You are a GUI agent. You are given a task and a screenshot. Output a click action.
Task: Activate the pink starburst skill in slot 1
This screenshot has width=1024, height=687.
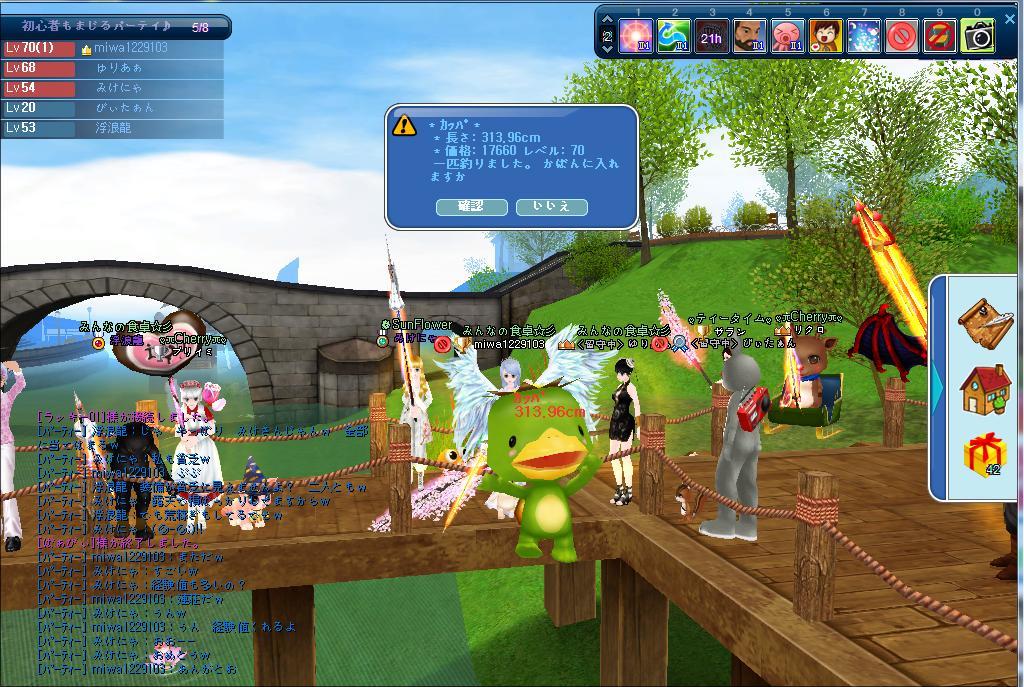[x=636, y=37]
